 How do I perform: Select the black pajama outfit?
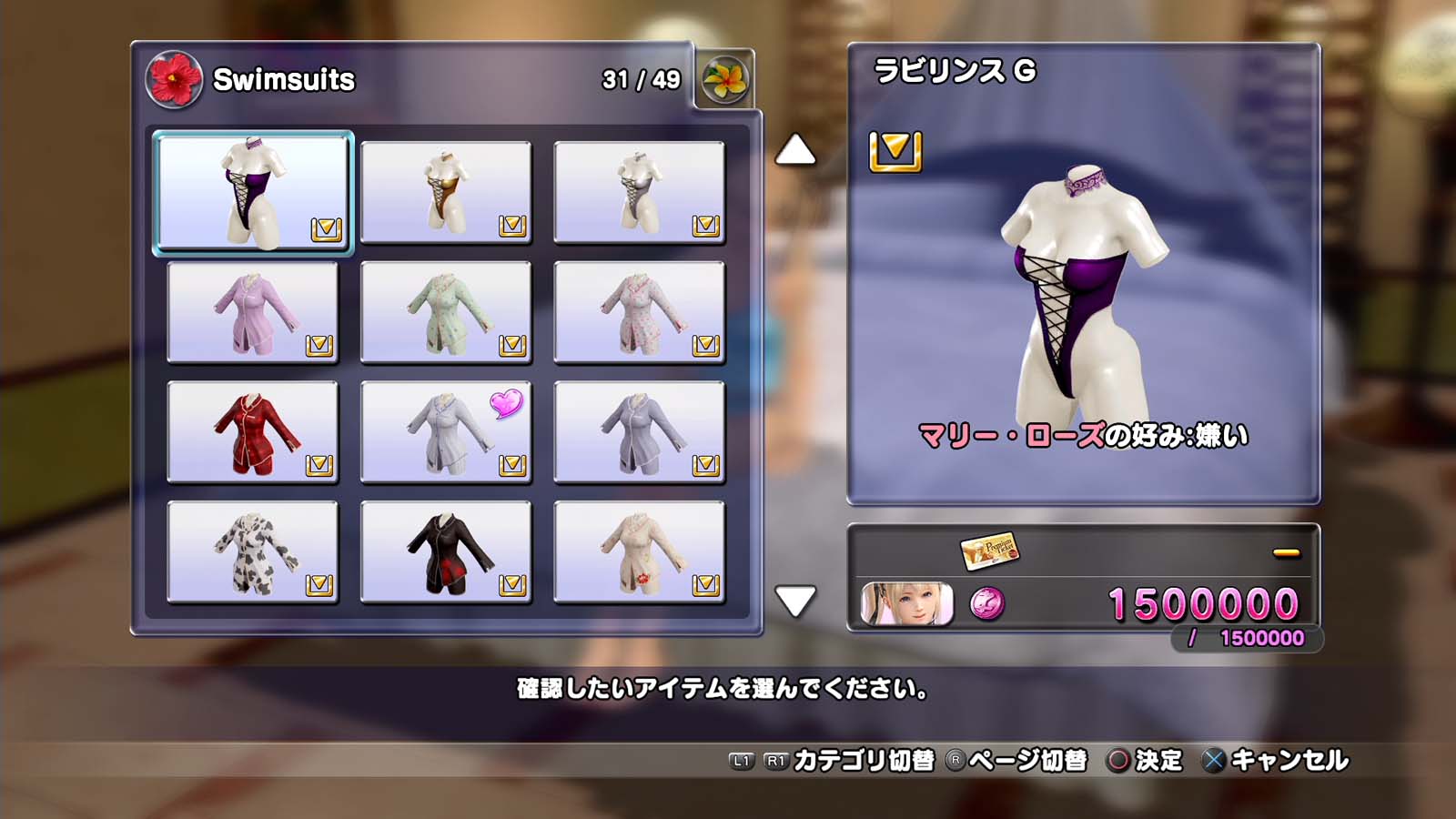[x=446, y=552]
